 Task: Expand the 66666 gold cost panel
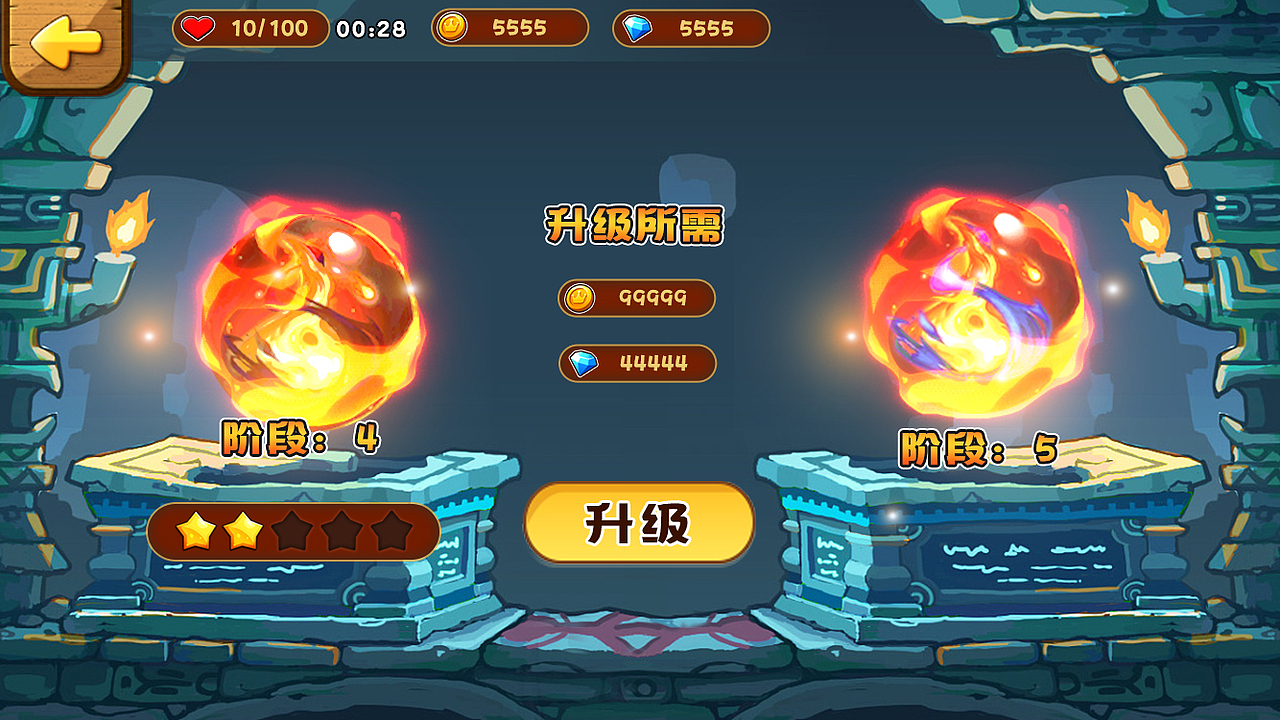pyautogui.click(x=636, y=298)
